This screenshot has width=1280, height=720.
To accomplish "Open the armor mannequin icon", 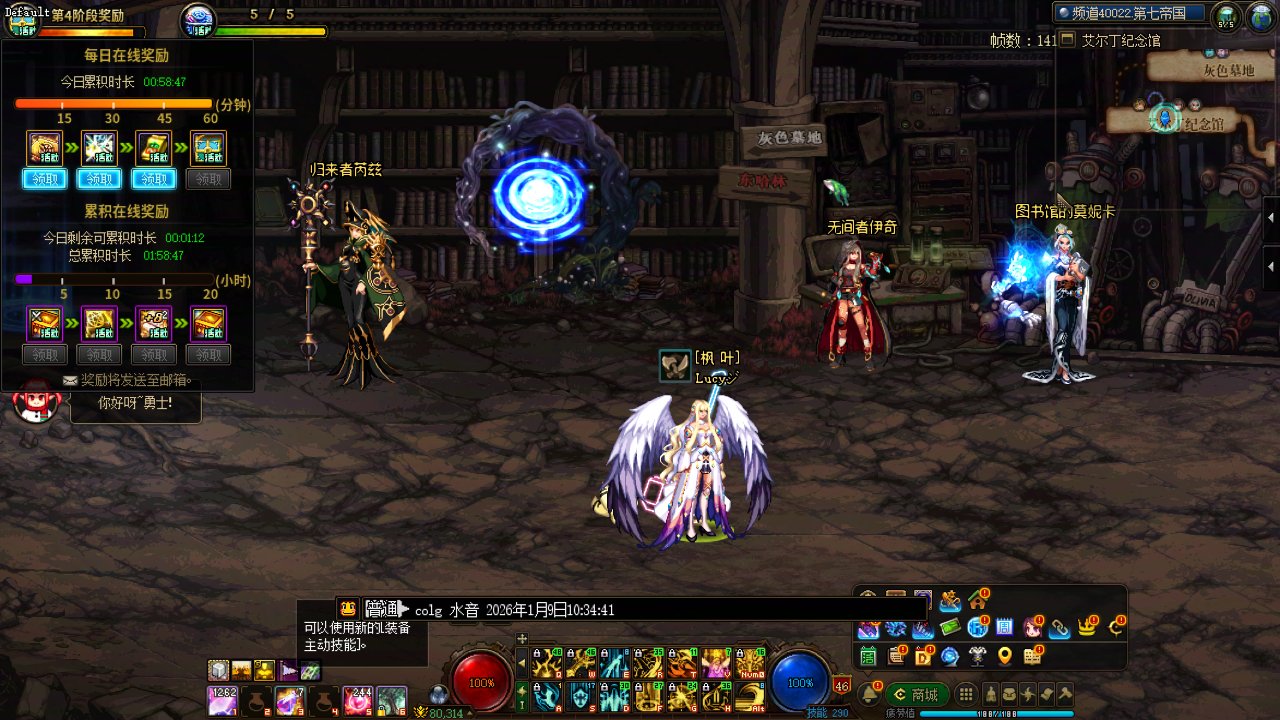I will point(977,656).
